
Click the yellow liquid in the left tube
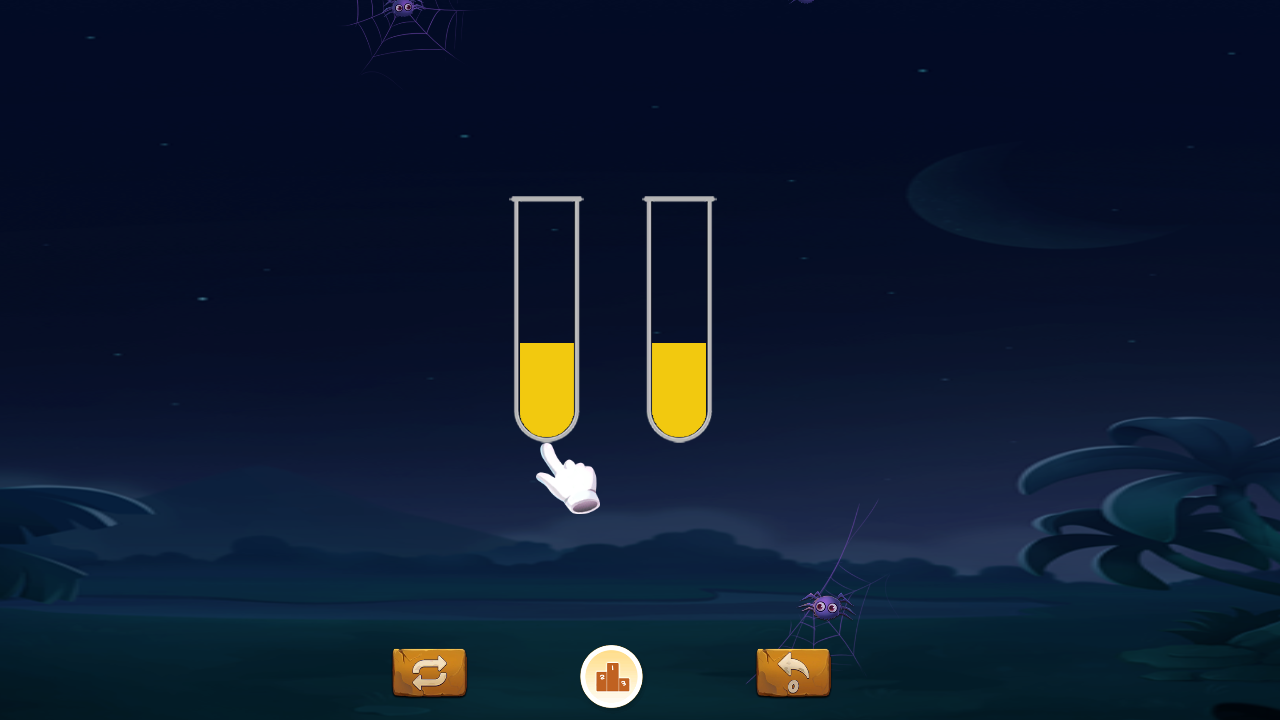[547, 390]
